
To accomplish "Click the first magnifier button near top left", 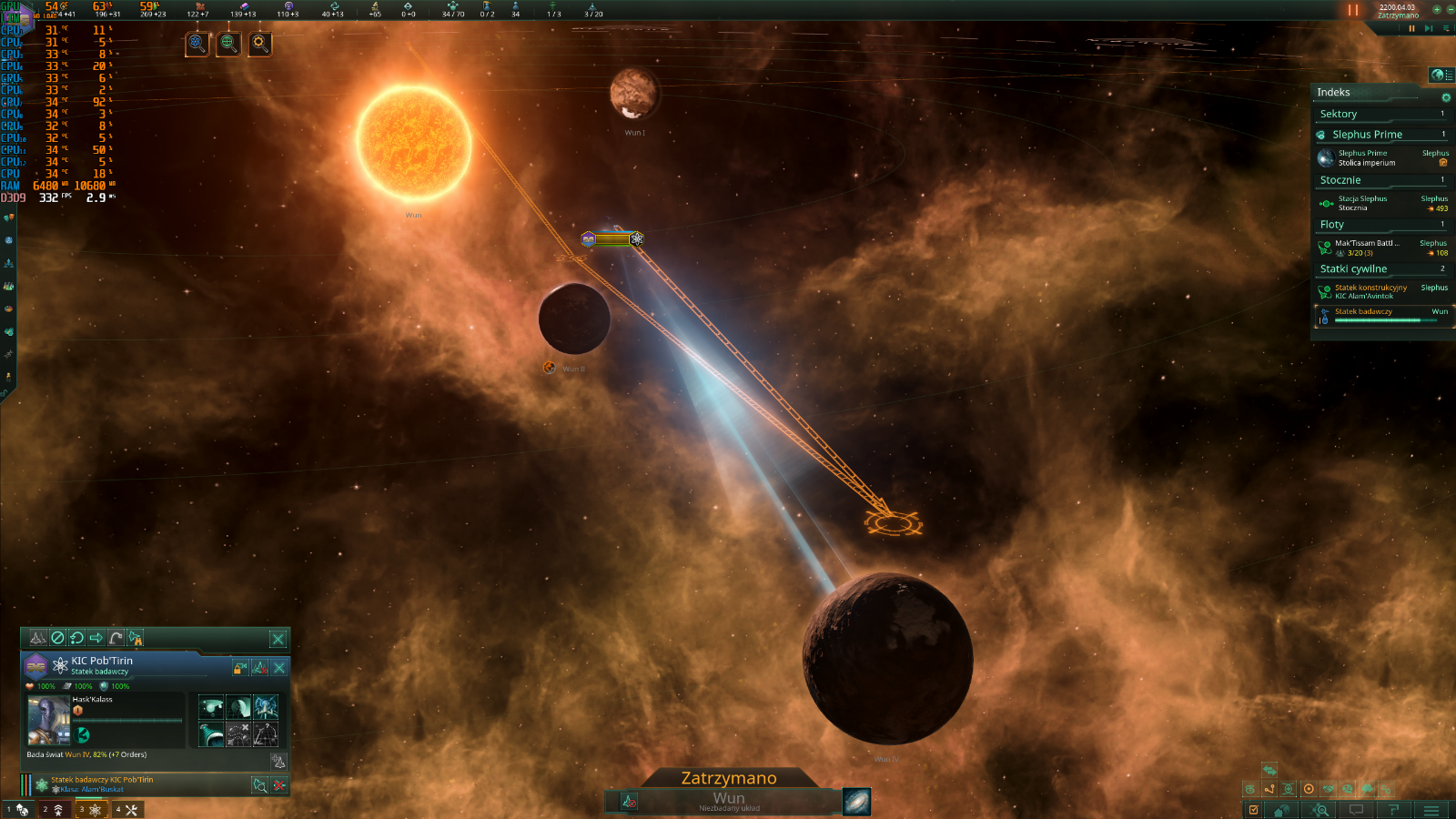I will (x=197, y=43).
